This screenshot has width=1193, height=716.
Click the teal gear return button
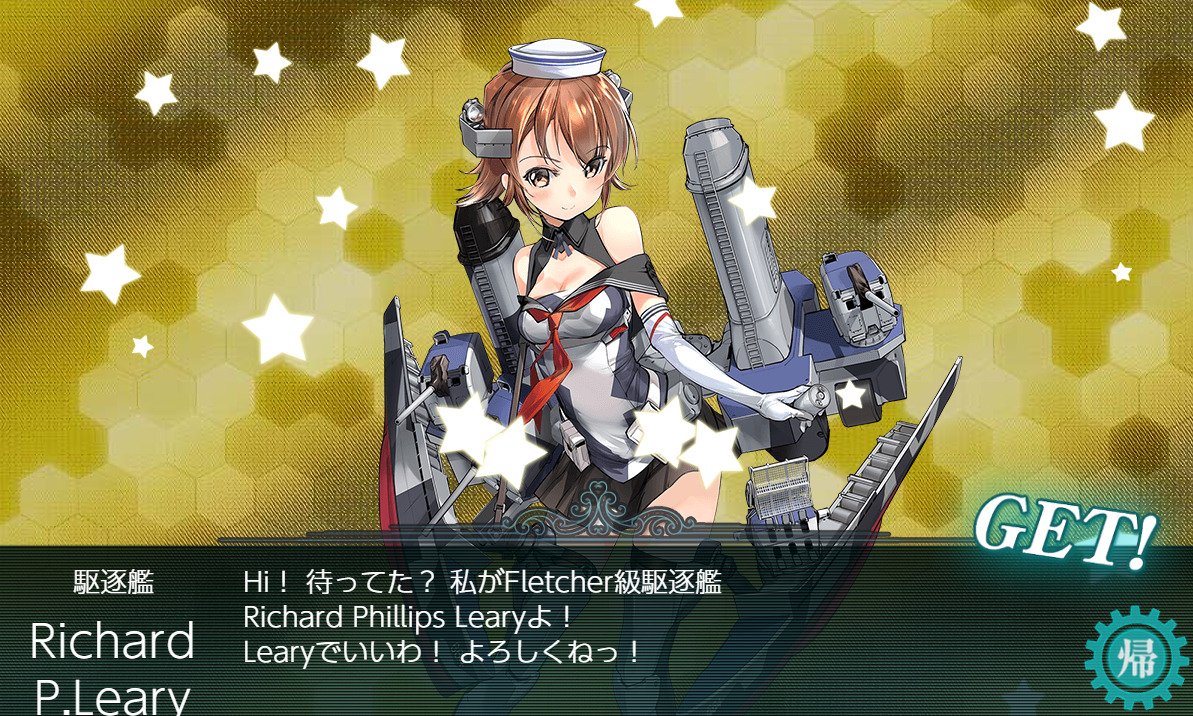[1134, 658]
